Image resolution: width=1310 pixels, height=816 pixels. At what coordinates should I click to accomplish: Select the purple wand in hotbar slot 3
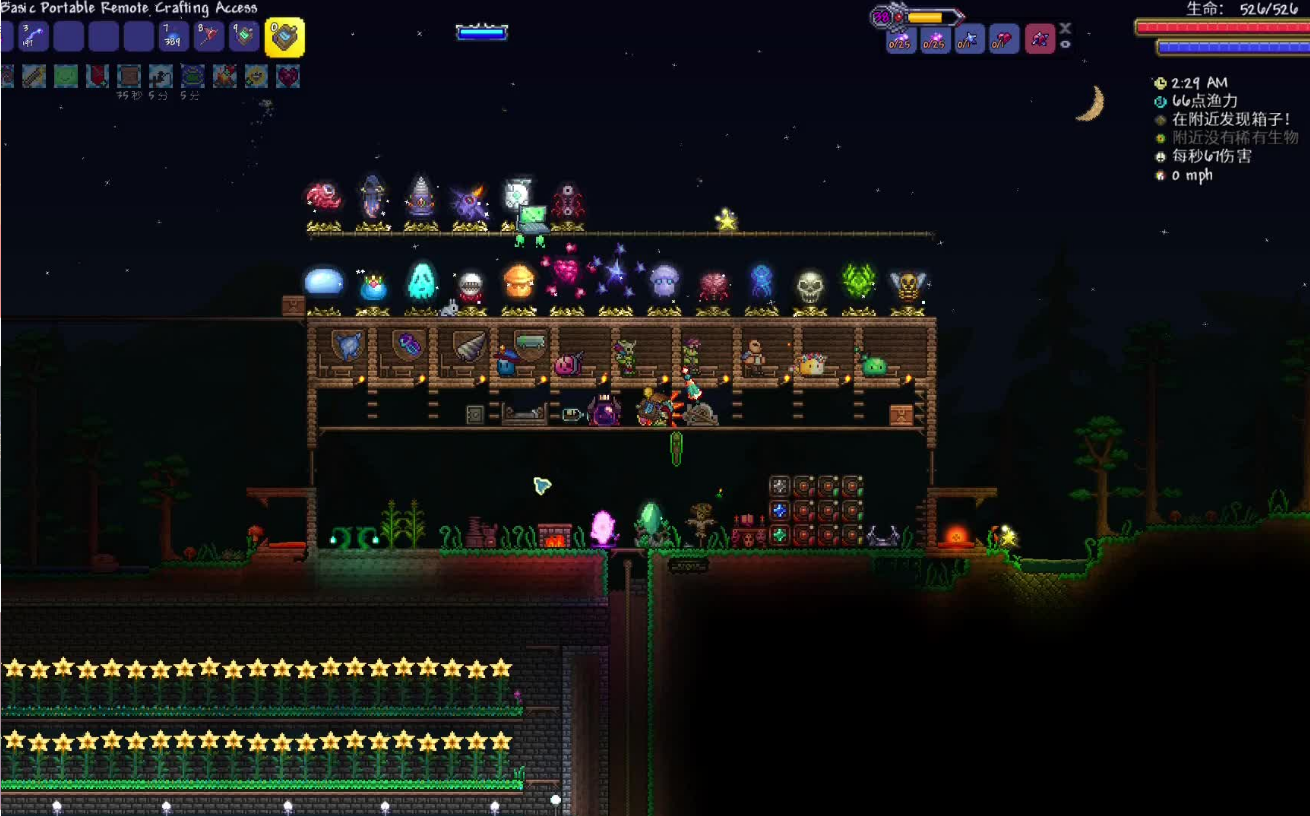[x=31, y=37]
